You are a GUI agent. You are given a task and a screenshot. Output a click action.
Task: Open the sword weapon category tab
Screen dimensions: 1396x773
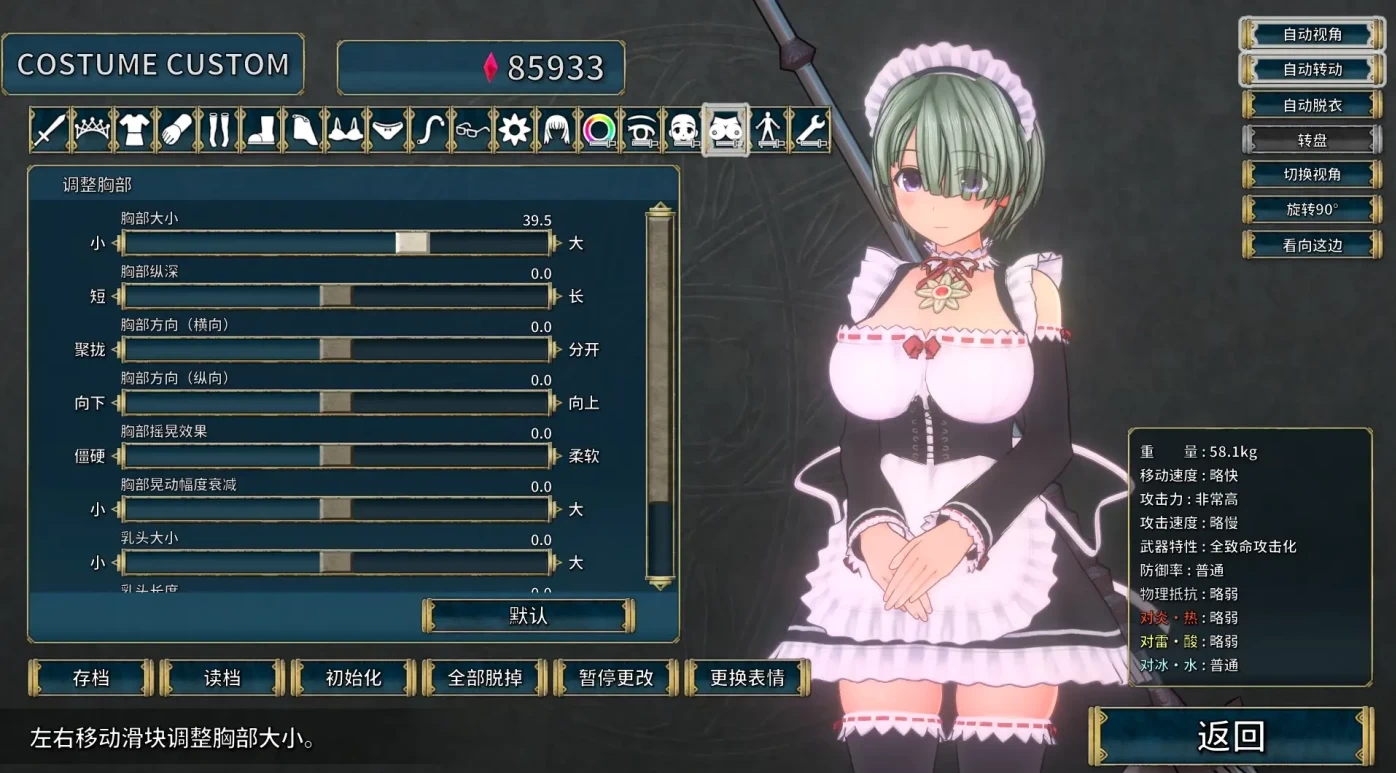[49, 130]
